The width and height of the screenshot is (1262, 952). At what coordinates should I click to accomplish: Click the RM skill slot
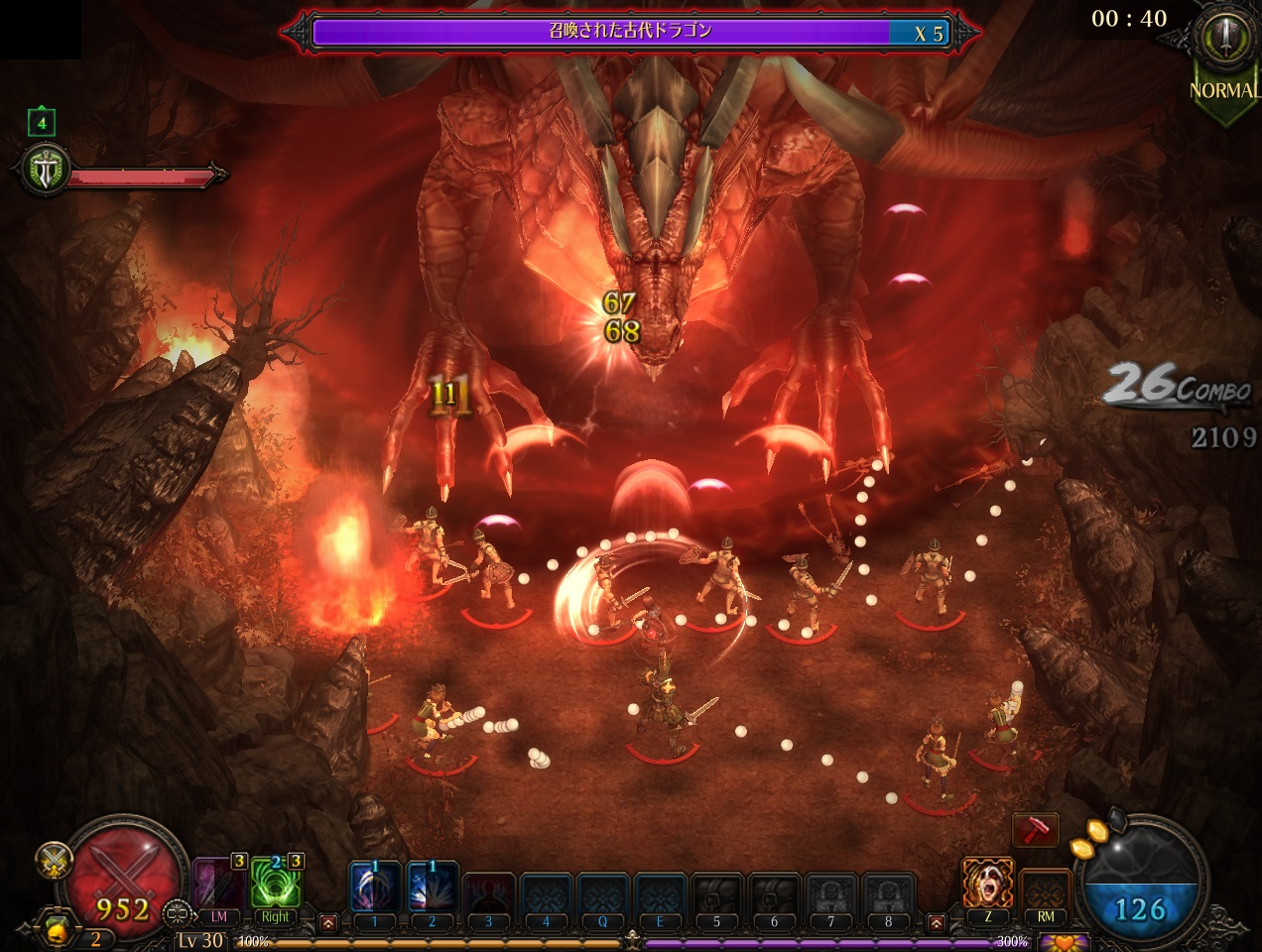[x=1045, y=886]
